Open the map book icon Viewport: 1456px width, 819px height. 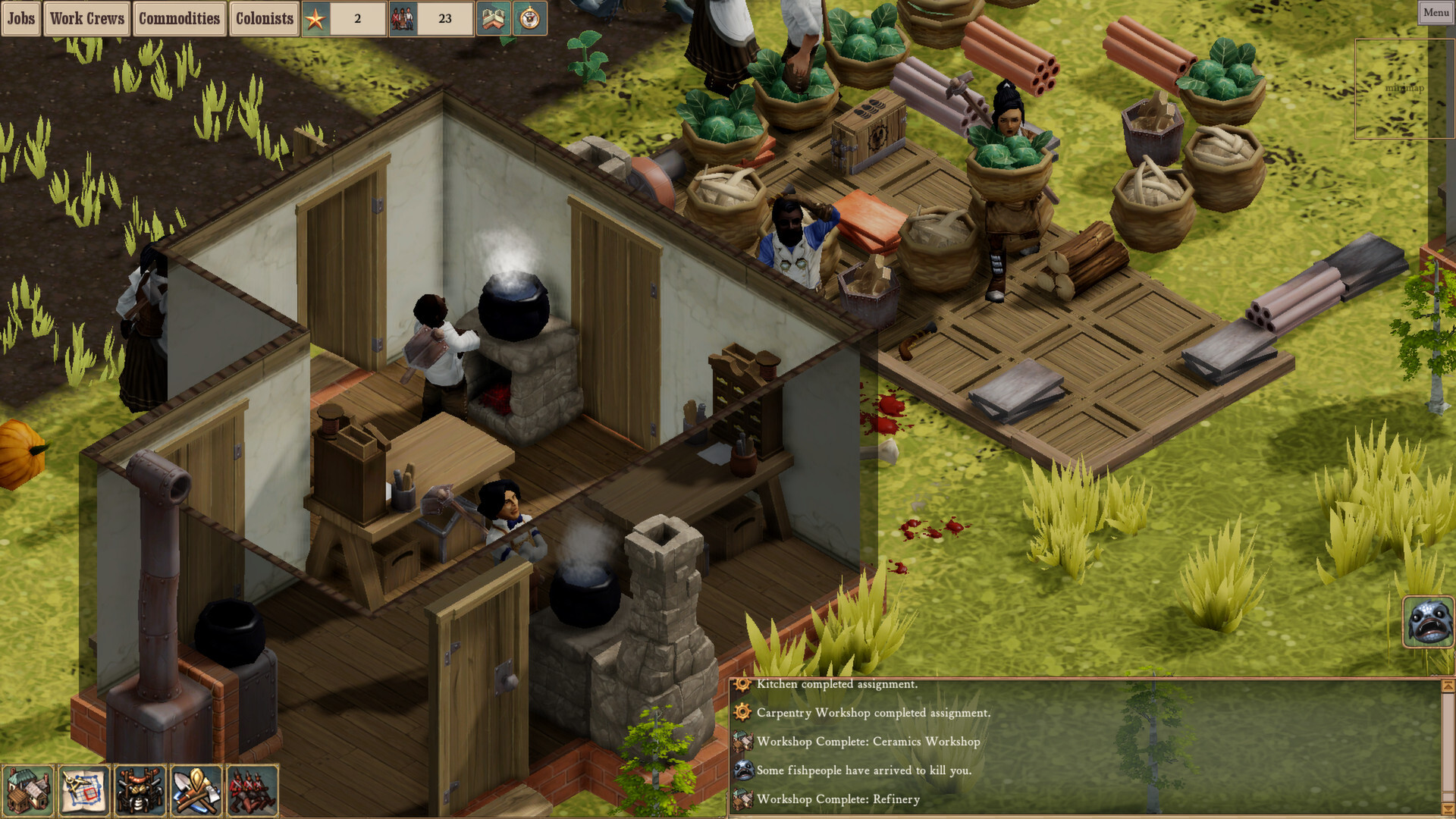click(494, 19)
